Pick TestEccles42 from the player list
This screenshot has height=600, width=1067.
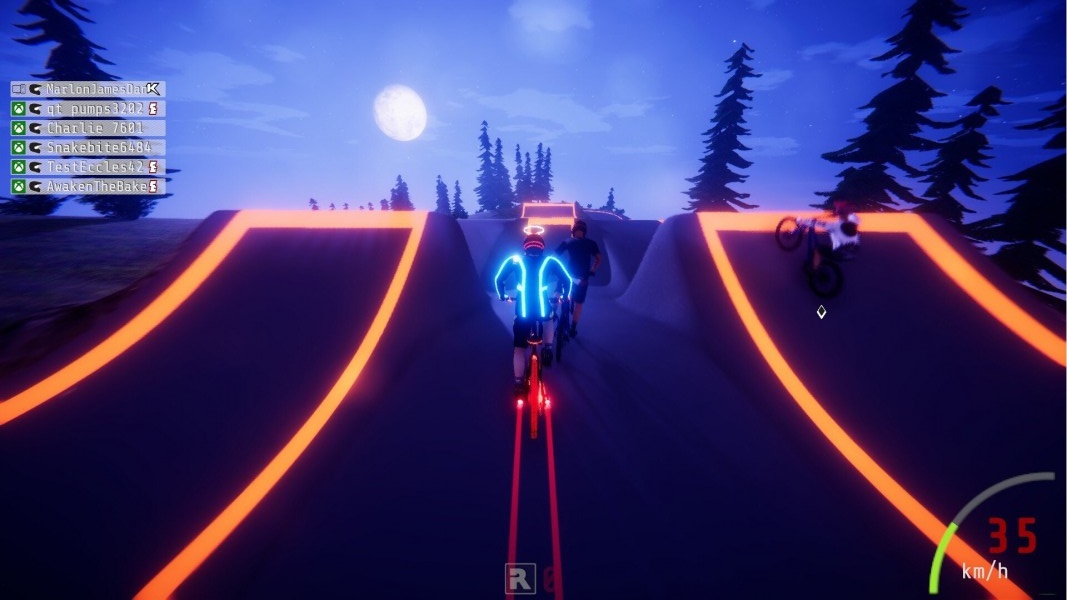tap(88, 167)
